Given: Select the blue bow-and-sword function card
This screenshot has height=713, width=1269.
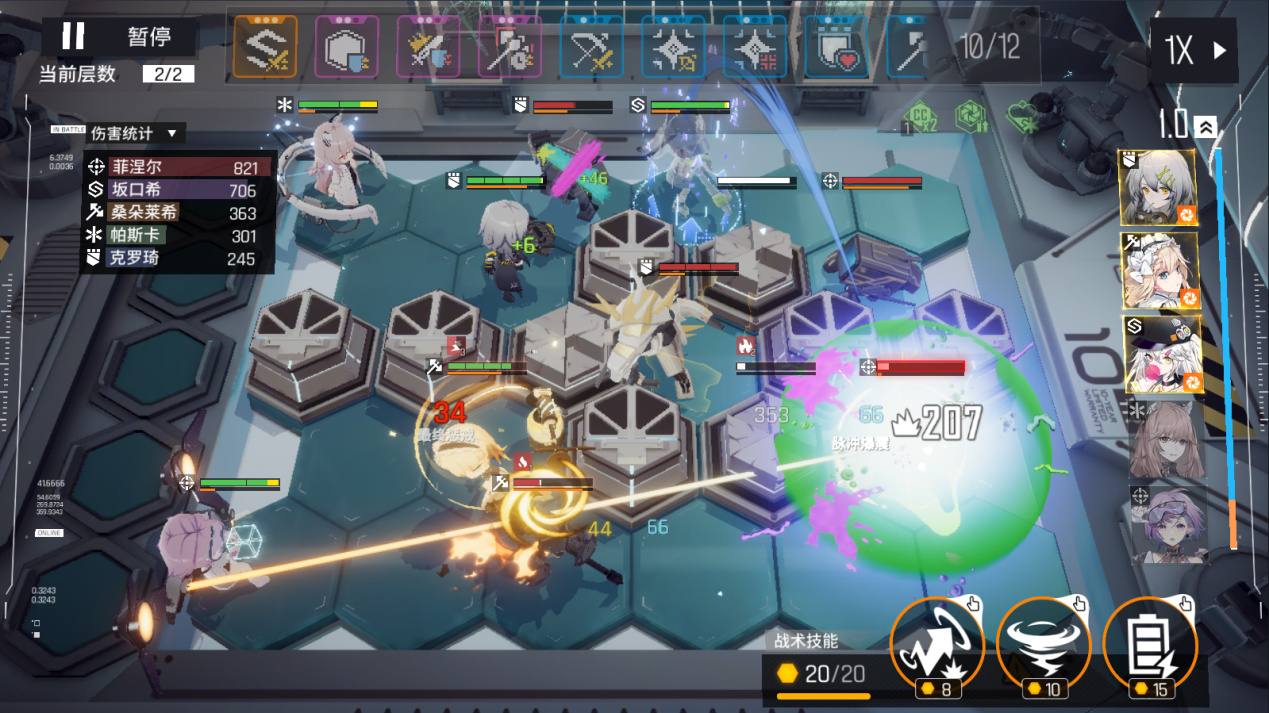Looking at the screenshot, I should point(592,47).
